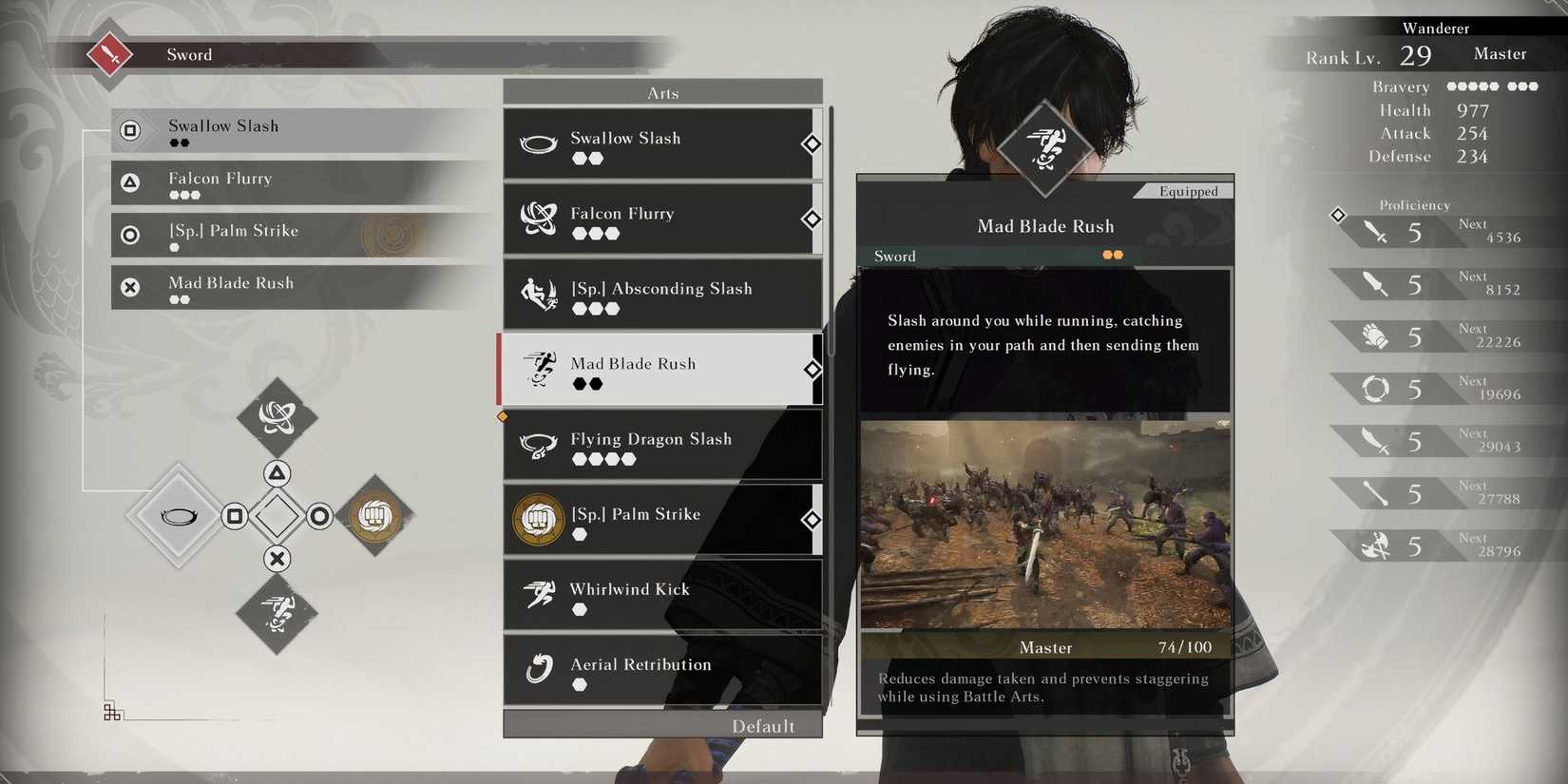This screenshot has height=784, width=1568.
Task: Select the Swallow Slash art icon
Action: click(540, 144)
